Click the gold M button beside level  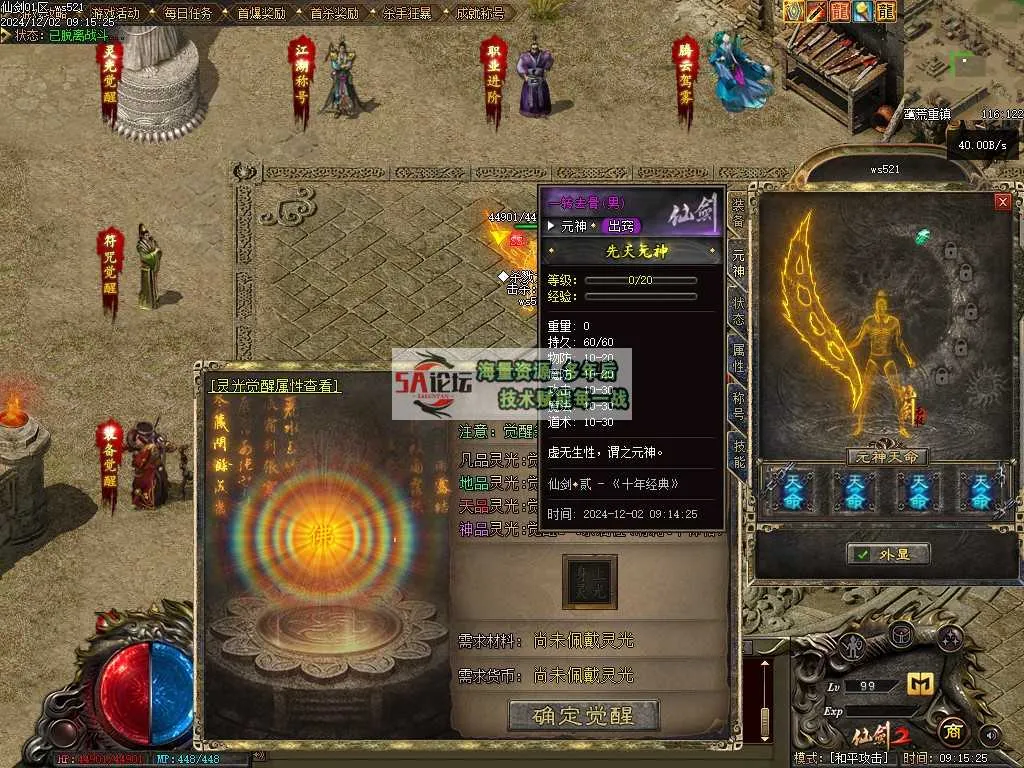[919, 684]
